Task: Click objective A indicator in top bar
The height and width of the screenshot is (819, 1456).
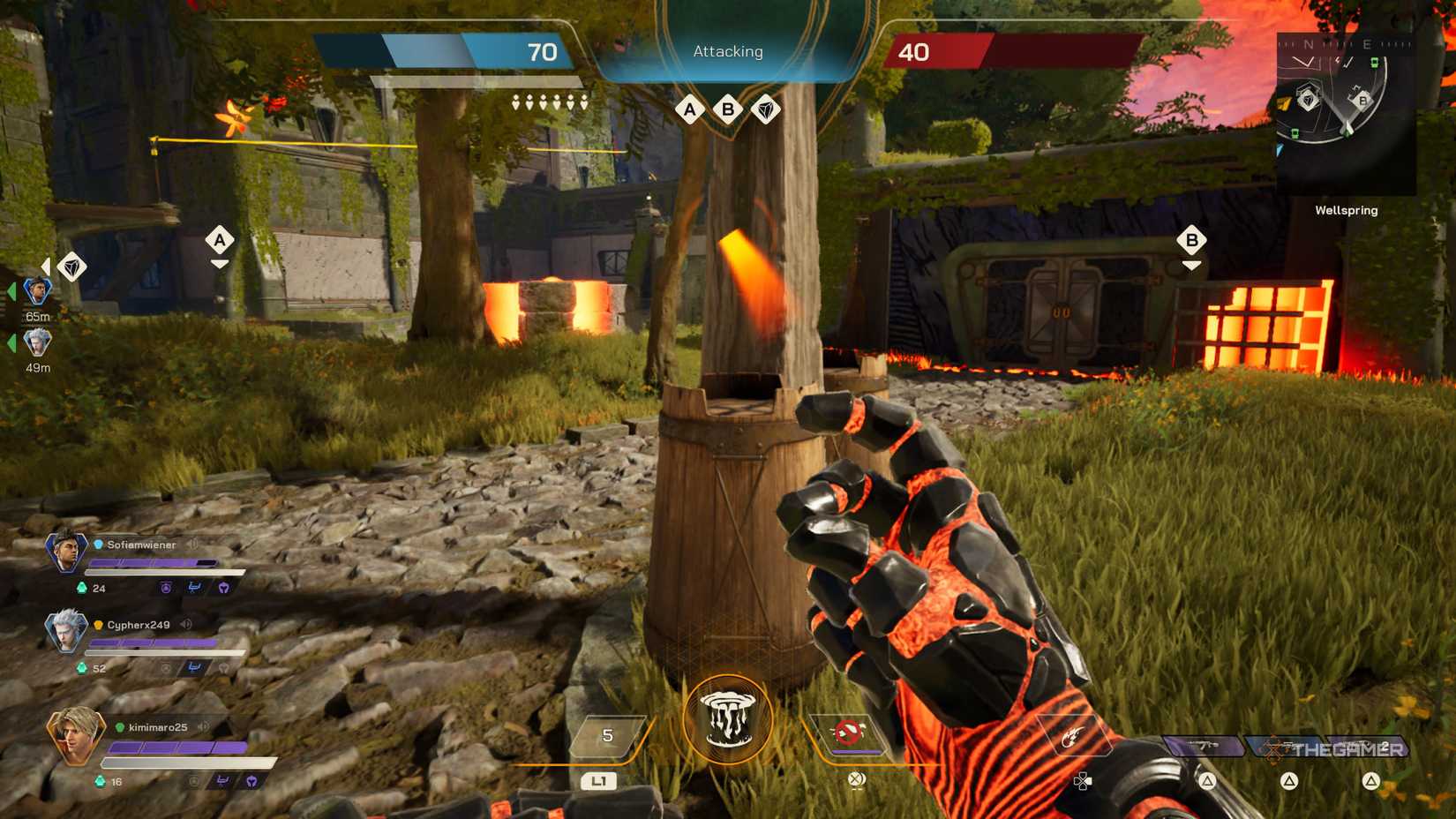Action: [x=690, y=109]
